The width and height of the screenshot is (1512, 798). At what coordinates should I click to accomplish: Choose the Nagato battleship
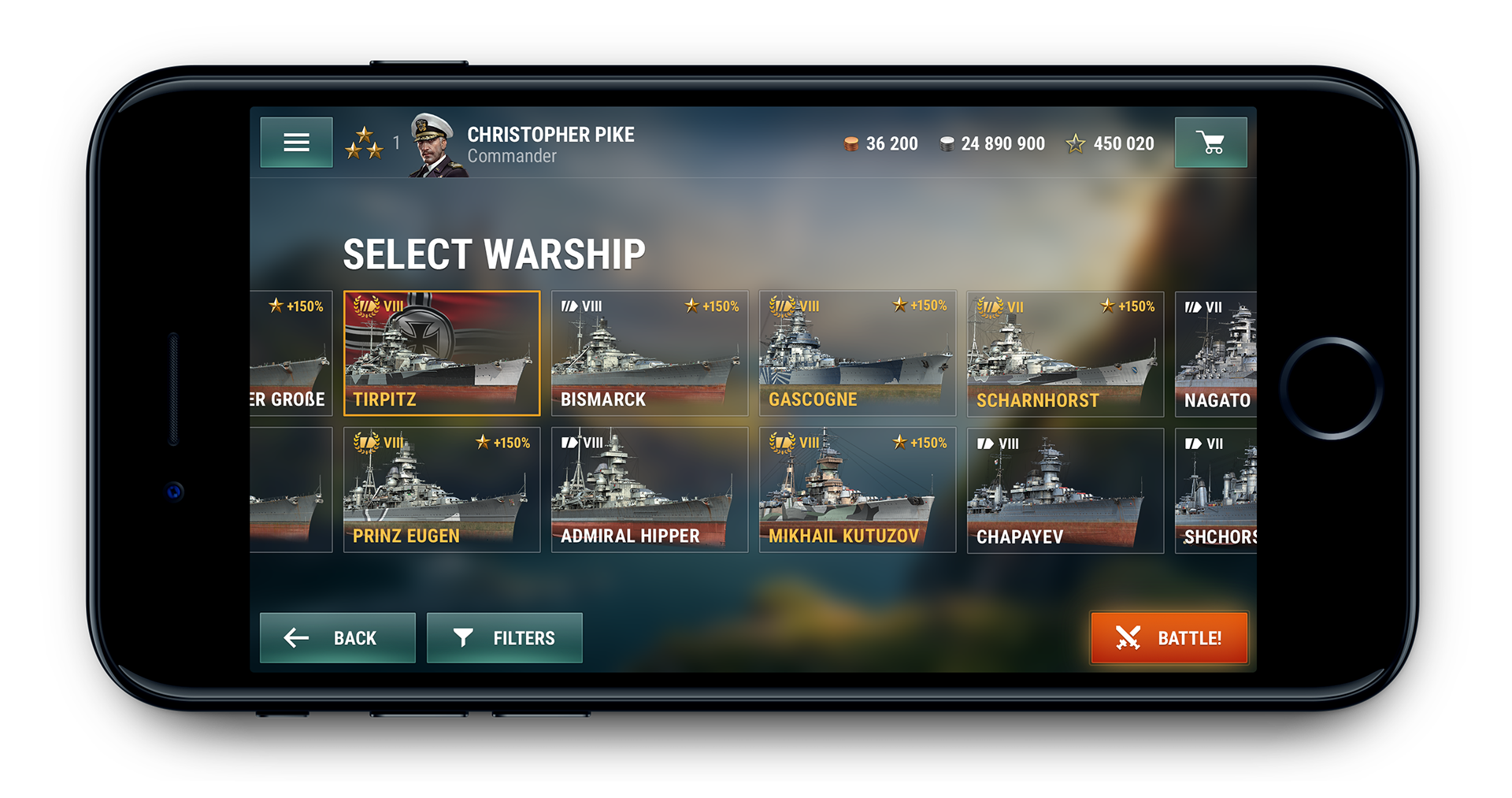(x=1216, y=353)
